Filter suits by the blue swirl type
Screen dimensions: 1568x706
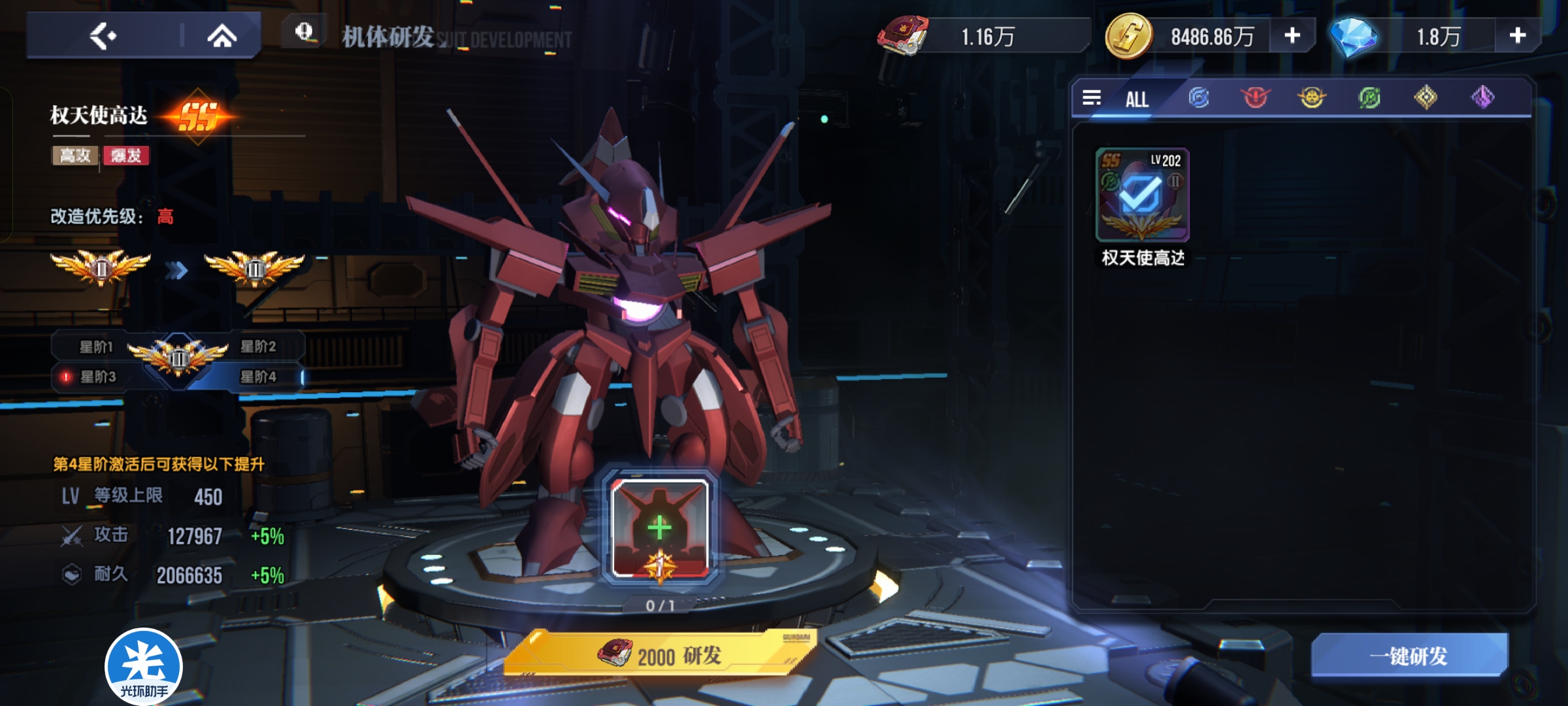point(1198,98)
